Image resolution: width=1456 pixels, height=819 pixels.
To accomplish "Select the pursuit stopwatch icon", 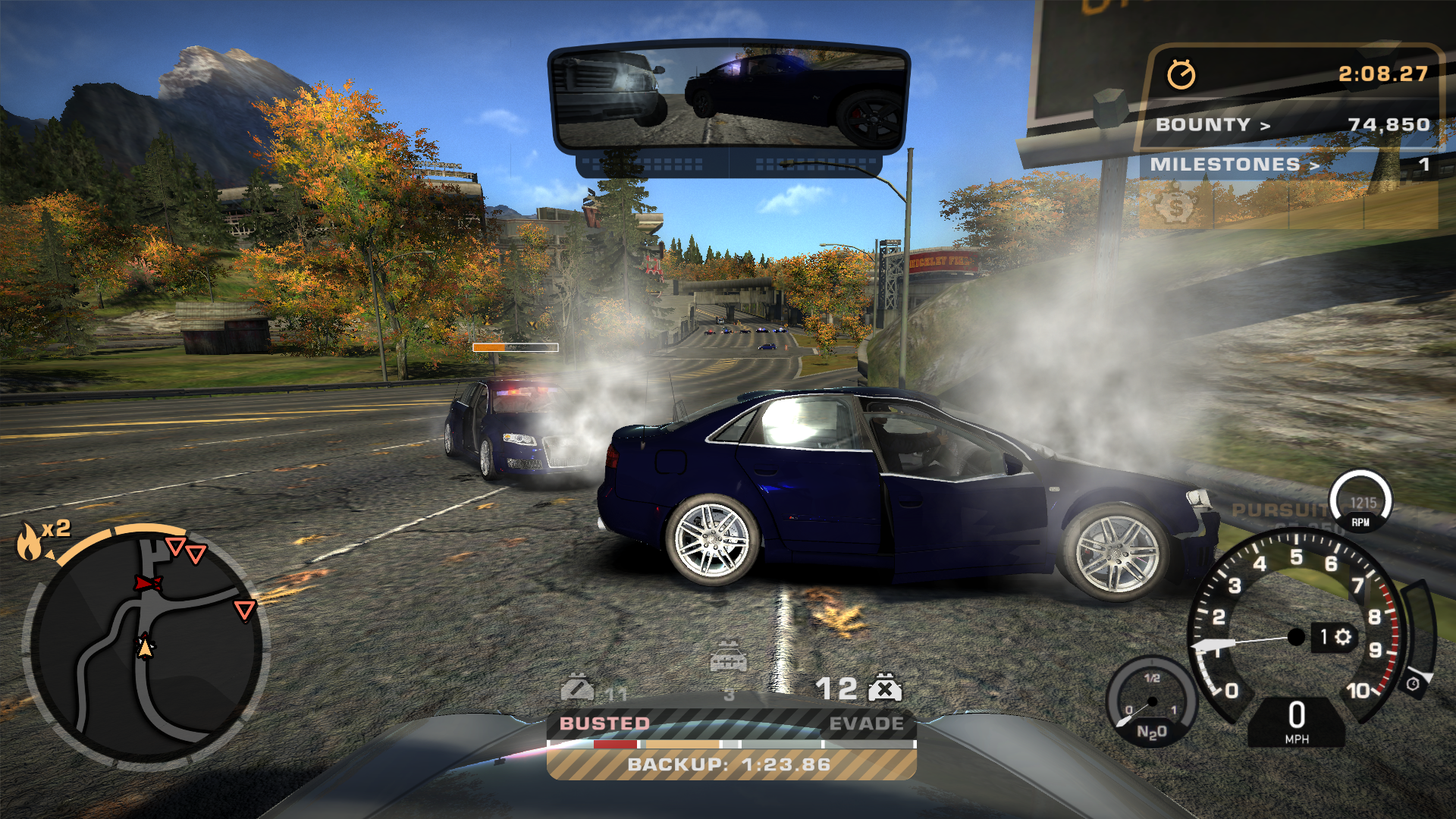I will point(1181,74).
